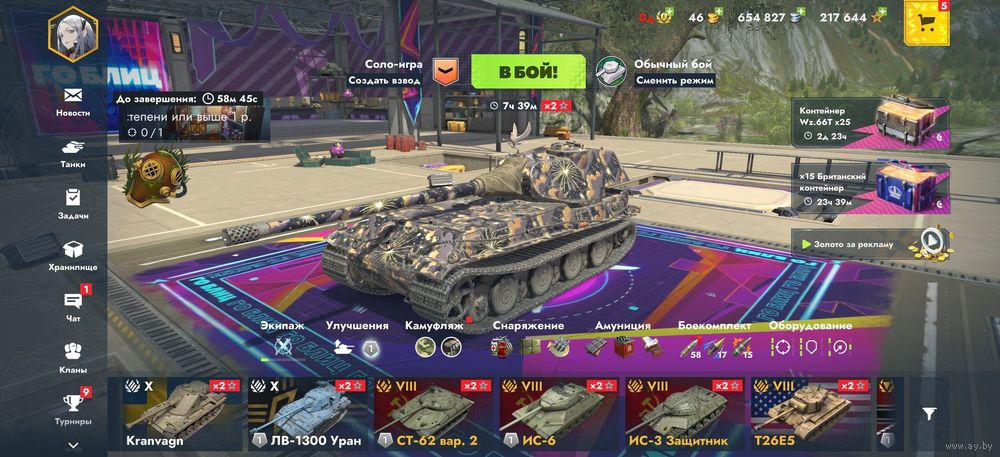Image resolution: width=1000 pixels, height=457 pixels.
Task: Expand the Соло-игра platoon dropdown
Action: 446,71
